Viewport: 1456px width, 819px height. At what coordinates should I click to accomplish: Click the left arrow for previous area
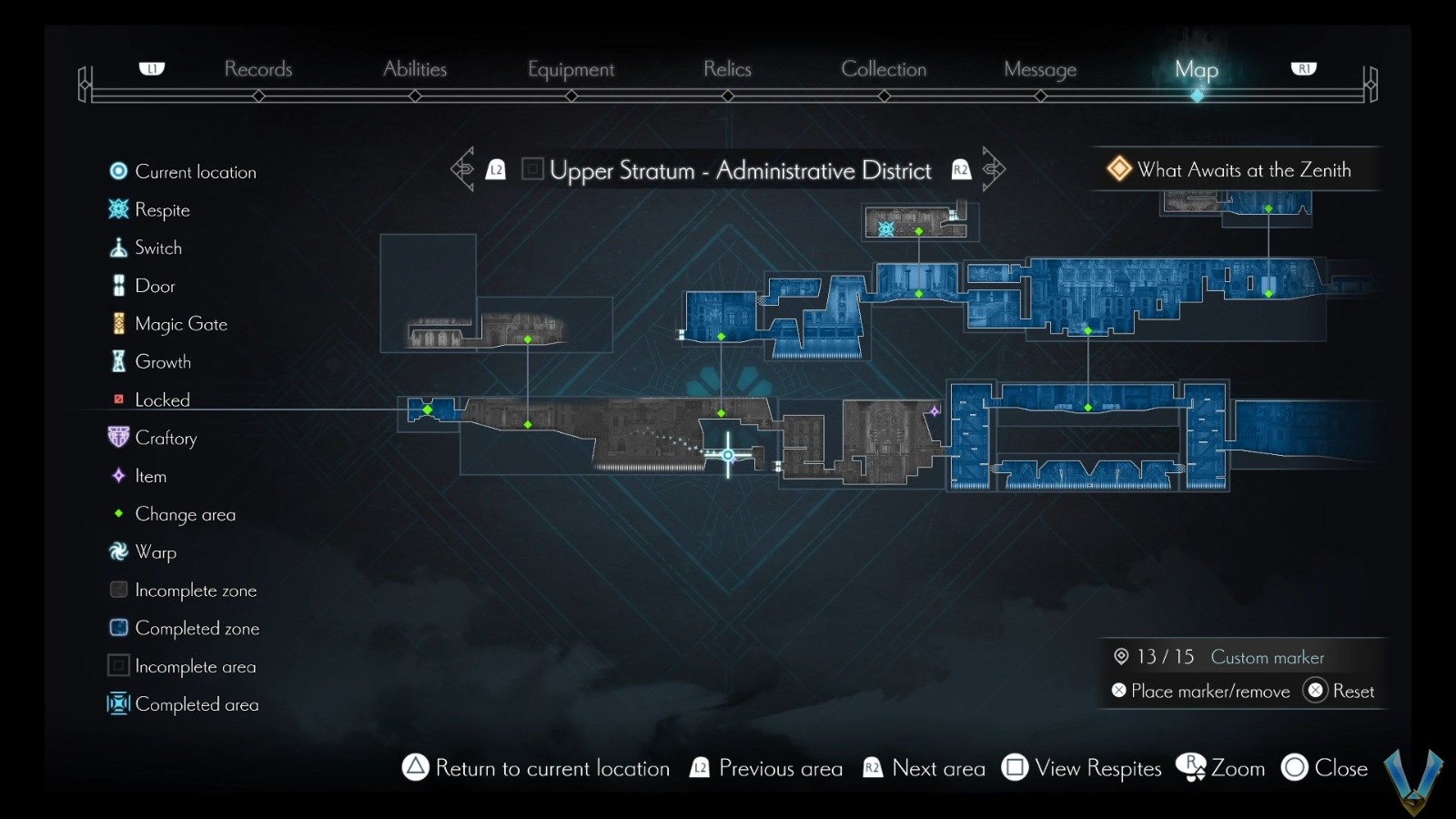(x=463, y=168)
